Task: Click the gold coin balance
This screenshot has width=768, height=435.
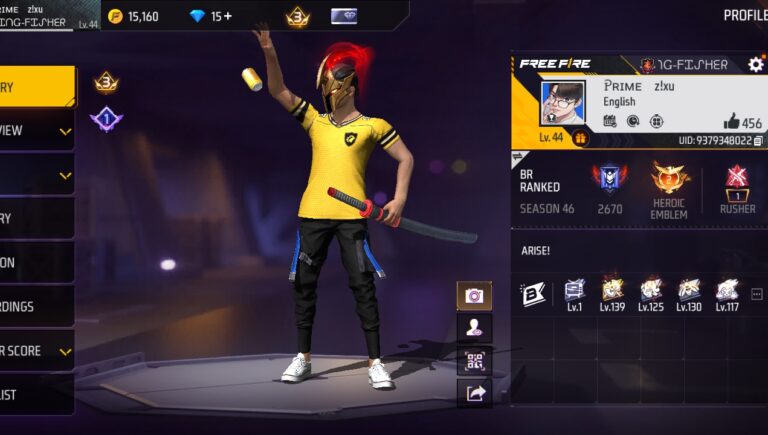Action: coord(134,16)
